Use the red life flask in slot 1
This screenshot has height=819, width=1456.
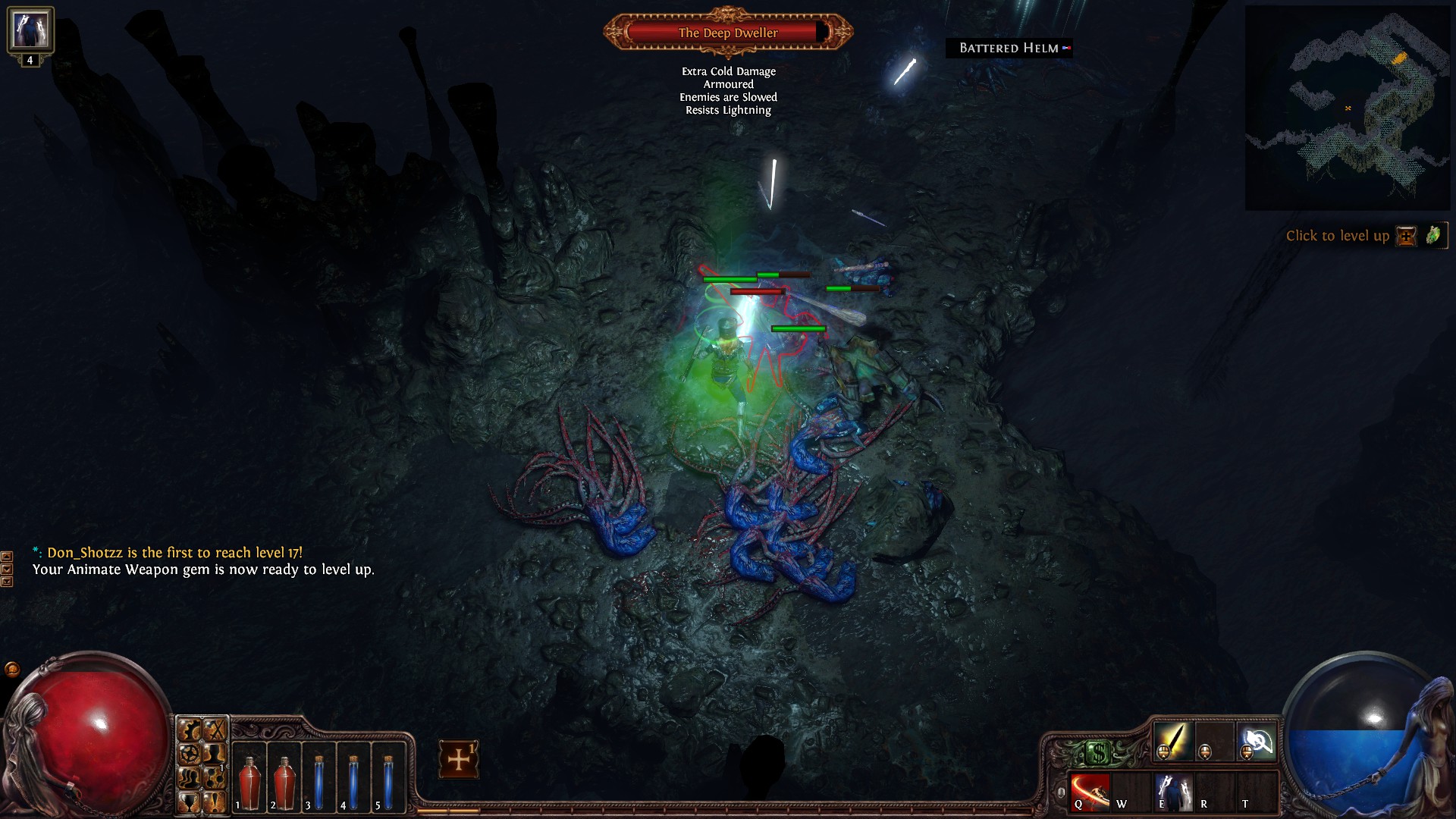coord(249,778)
